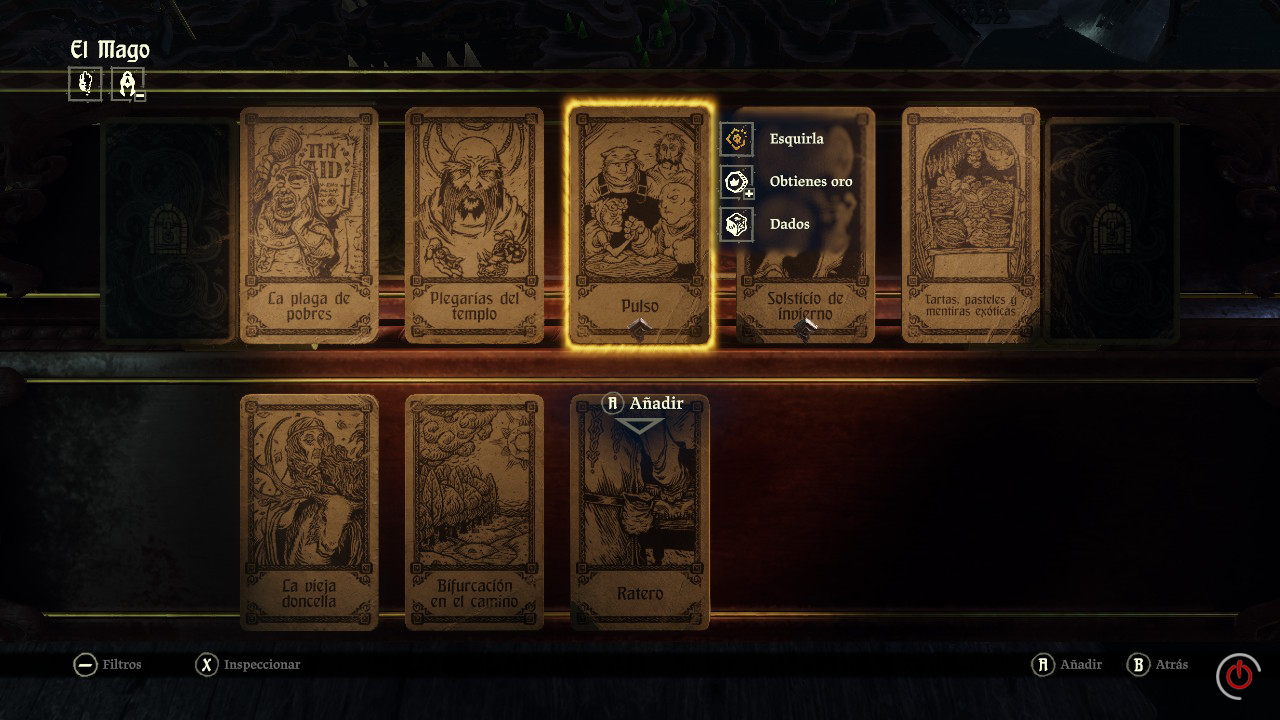Open the Filtros option
The width and height of the screenshot is (1280, 720).
(x=108, y=665)
